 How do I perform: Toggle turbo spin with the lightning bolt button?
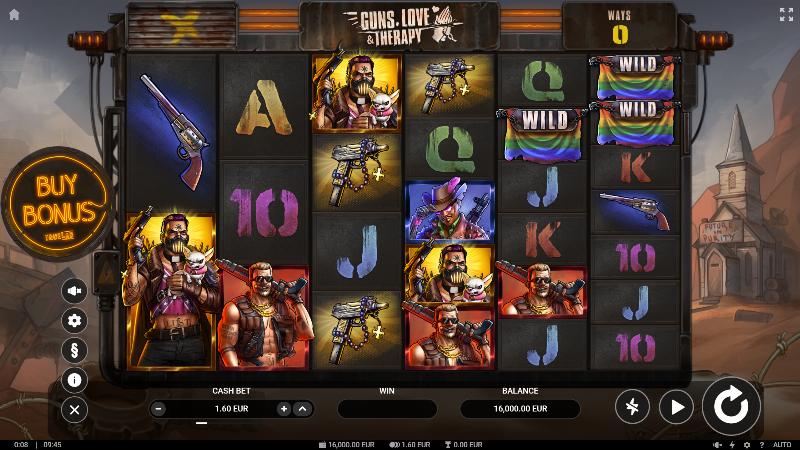click(x=632, y=406)
